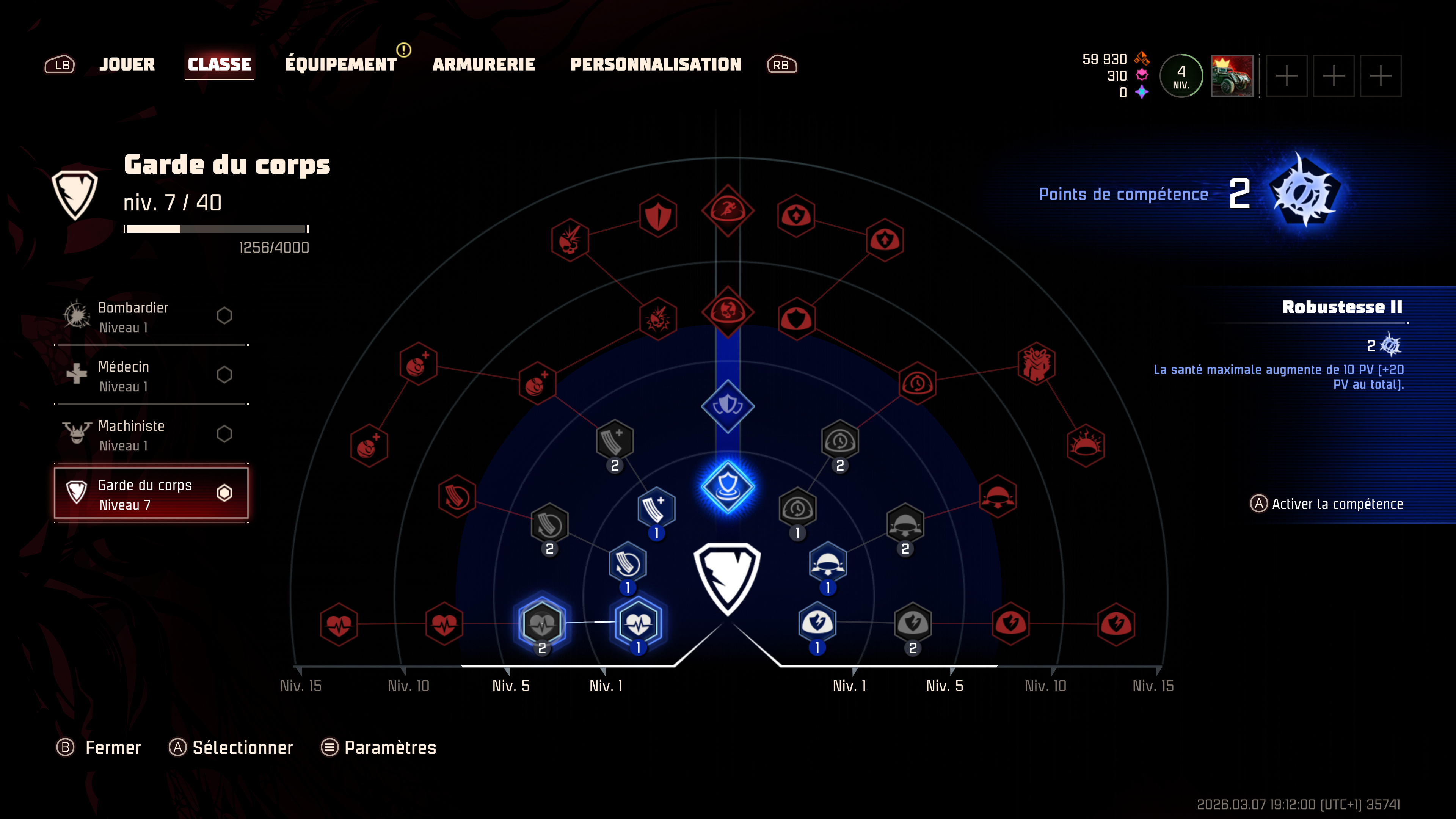Select the red running figure skill node

coord(728,210)
